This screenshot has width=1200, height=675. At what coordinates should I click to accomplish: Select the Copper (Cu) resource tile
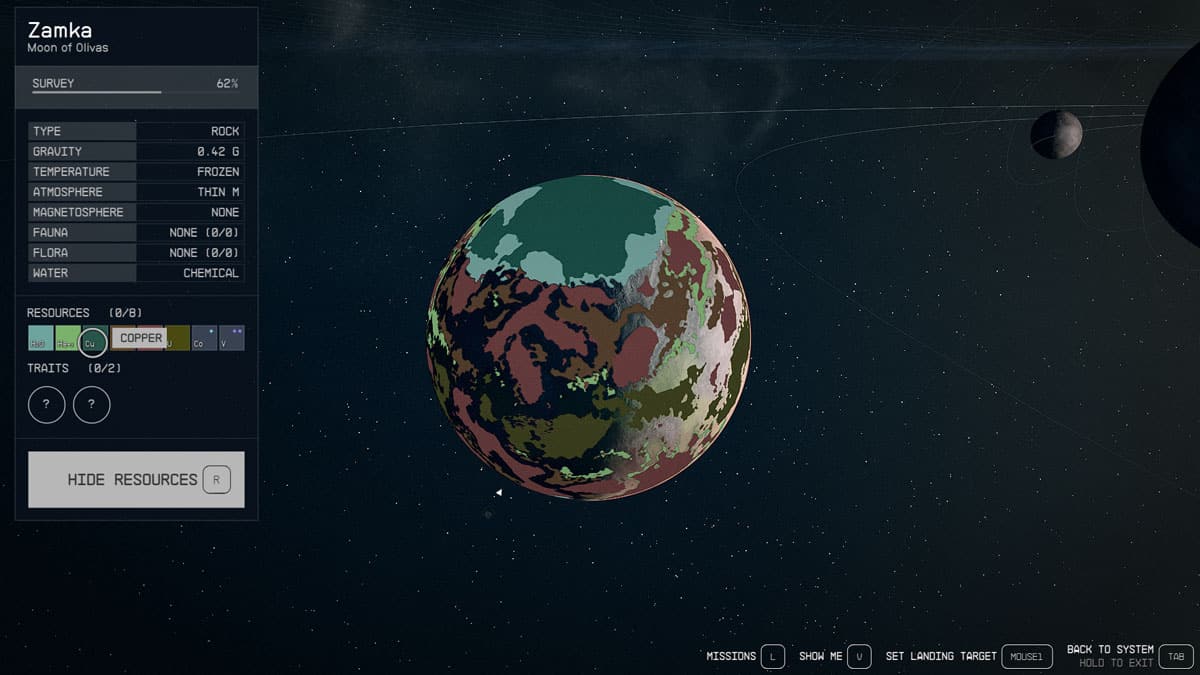pyautogui.click(x=93, y=340)
